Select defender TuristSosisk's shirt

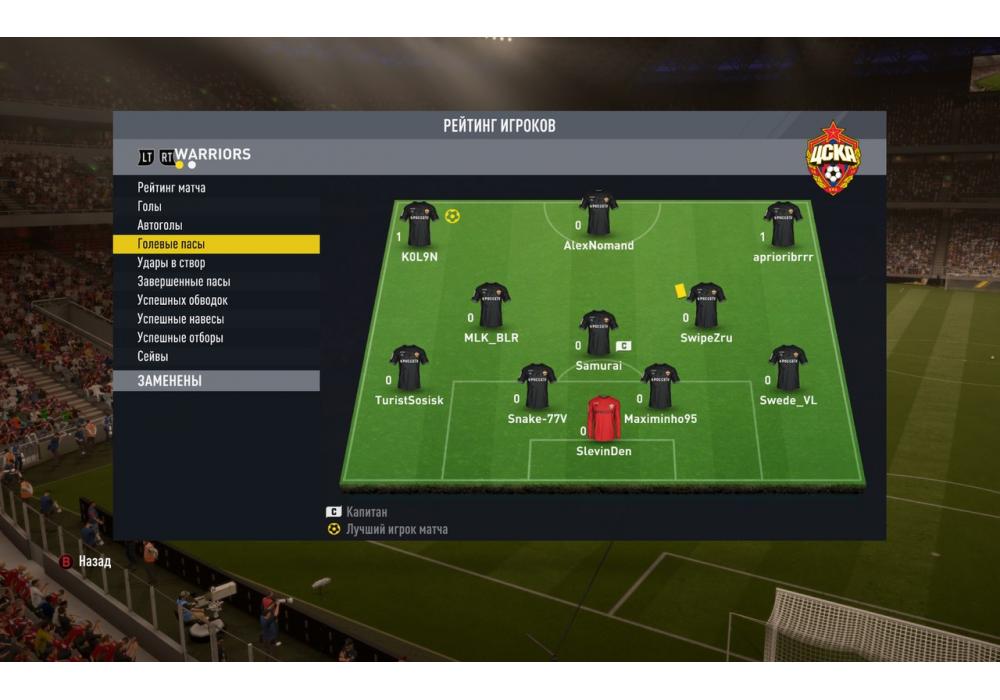(x=409, y=368)
